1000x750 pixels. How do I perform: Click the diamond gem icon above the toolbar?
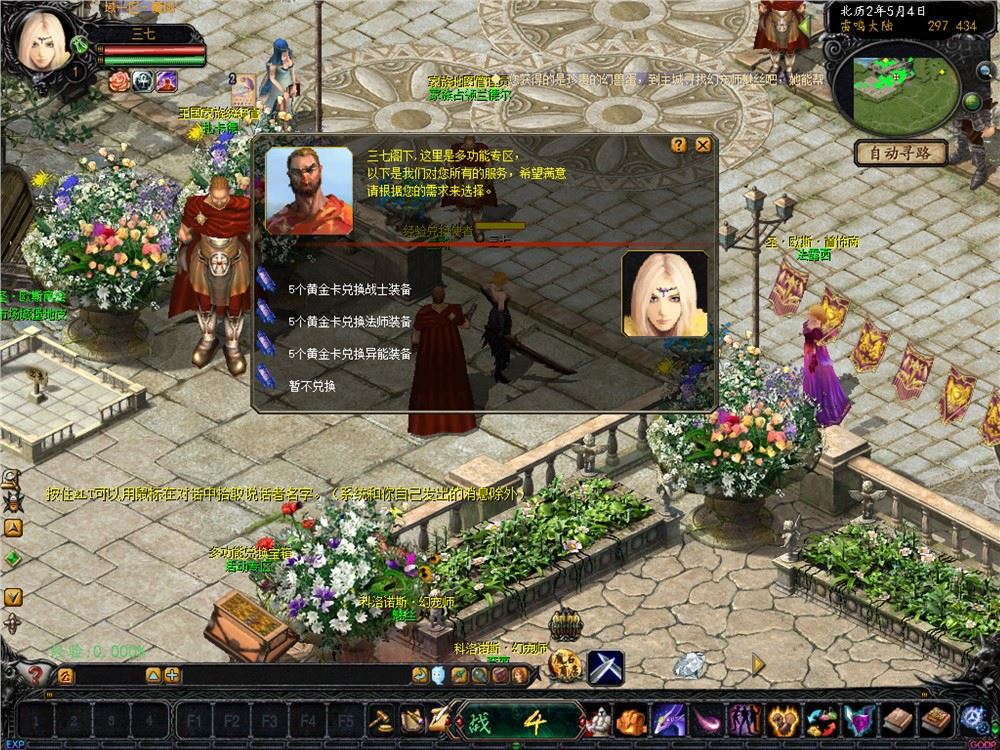[x=689, y=662]
